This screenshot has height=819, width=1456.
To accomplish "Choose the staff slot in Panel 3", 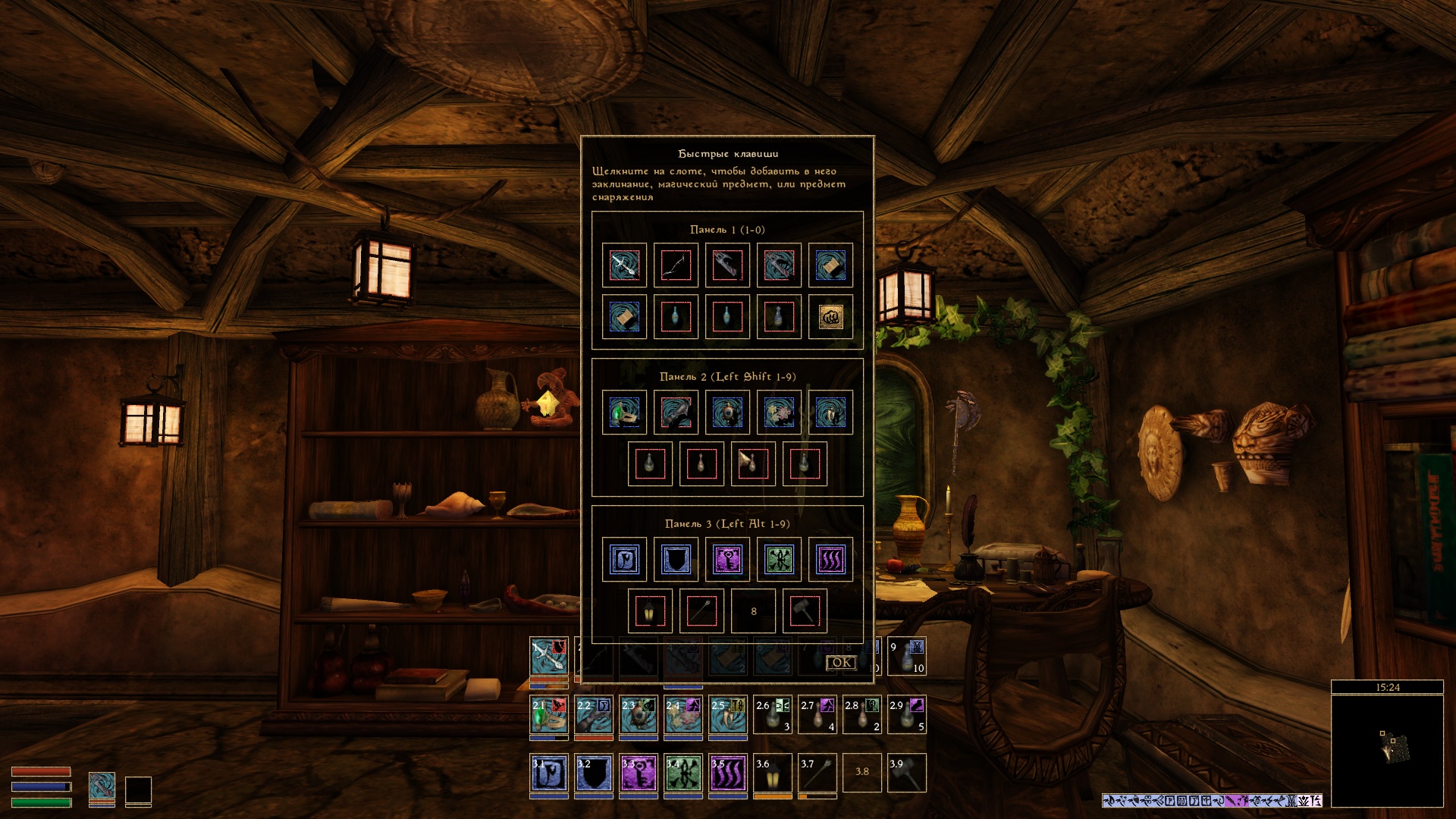I will click(701, 611).
